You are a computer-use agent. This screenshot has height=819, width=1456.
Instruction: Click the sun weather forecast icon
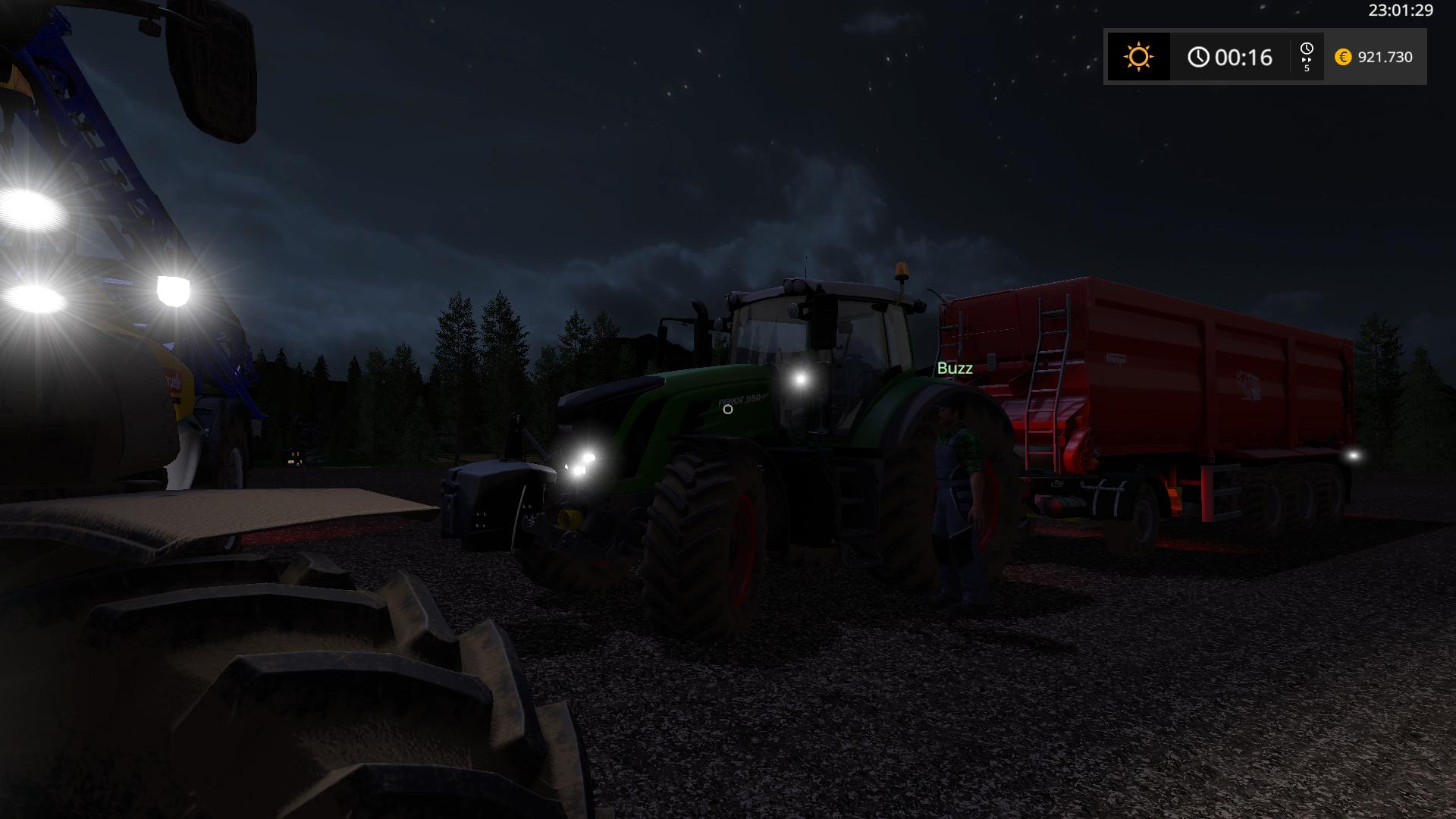[1138, 57]
